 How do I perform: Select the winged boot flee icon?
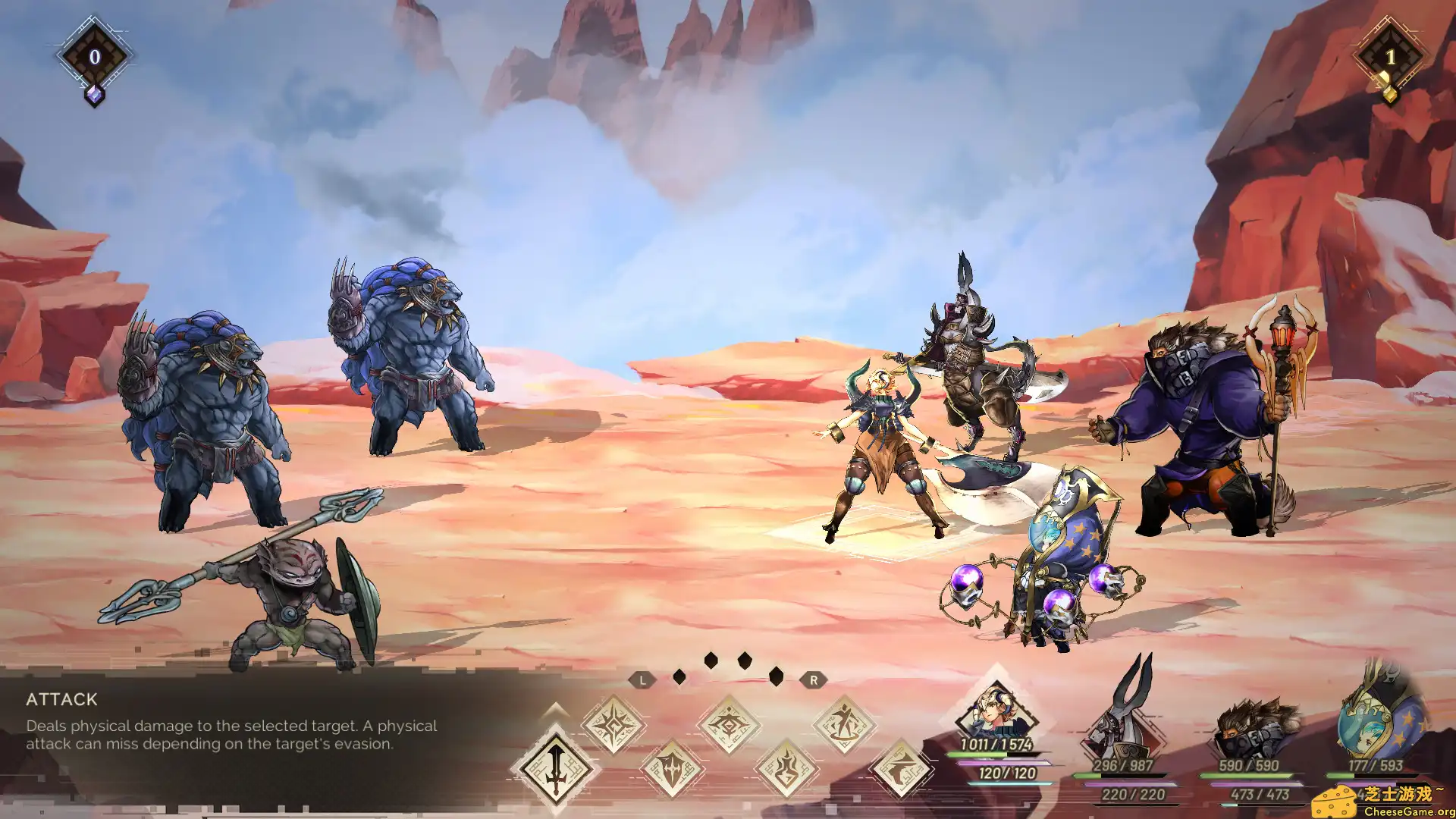[902, 769]
